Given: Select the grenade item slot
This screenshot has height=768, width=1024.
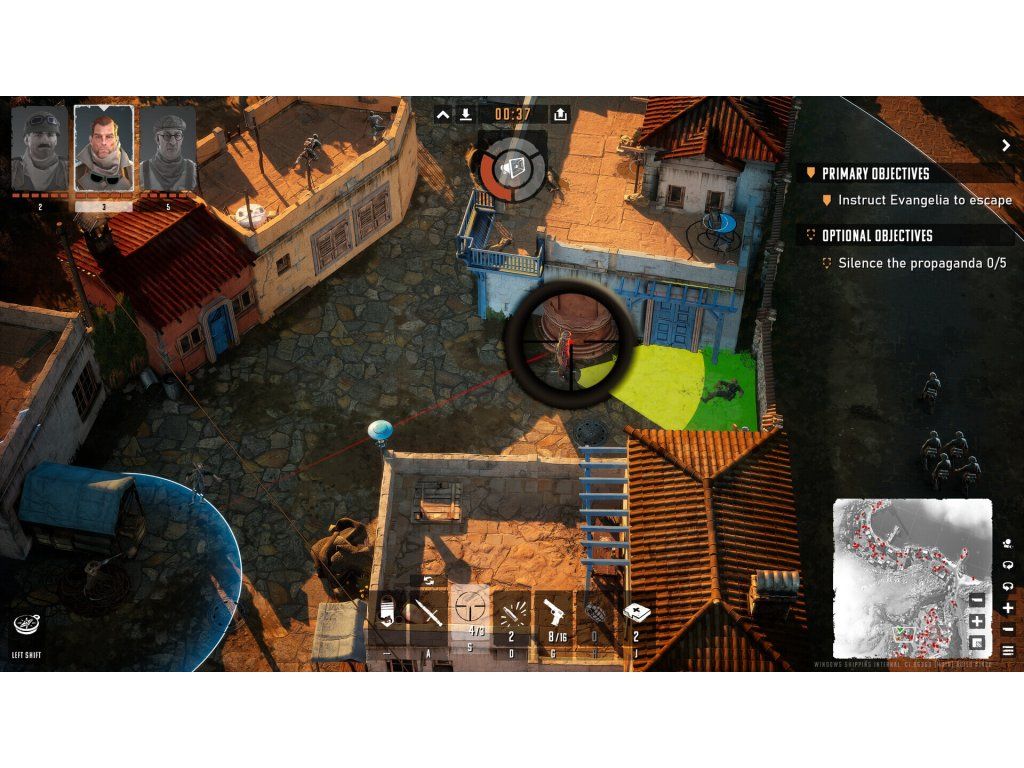Looking at the screenshot, I should pyautogui.click(x=597, y=611).
